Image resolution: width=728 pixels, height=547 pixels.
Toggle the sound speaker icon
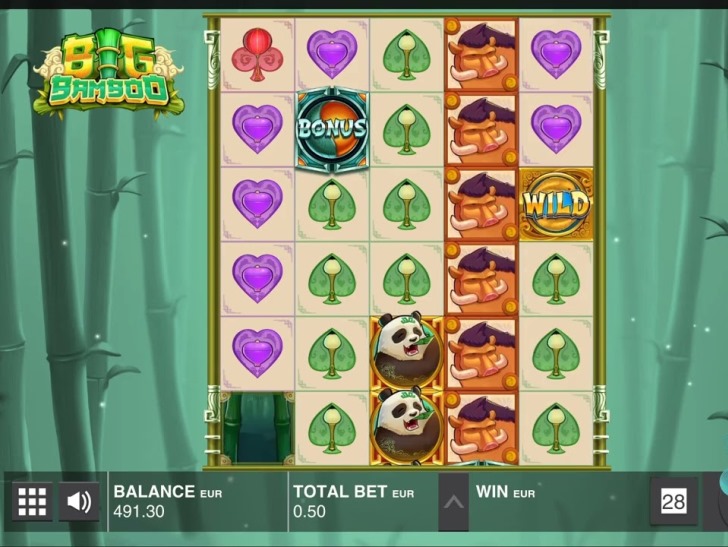[x=79, y=501]
